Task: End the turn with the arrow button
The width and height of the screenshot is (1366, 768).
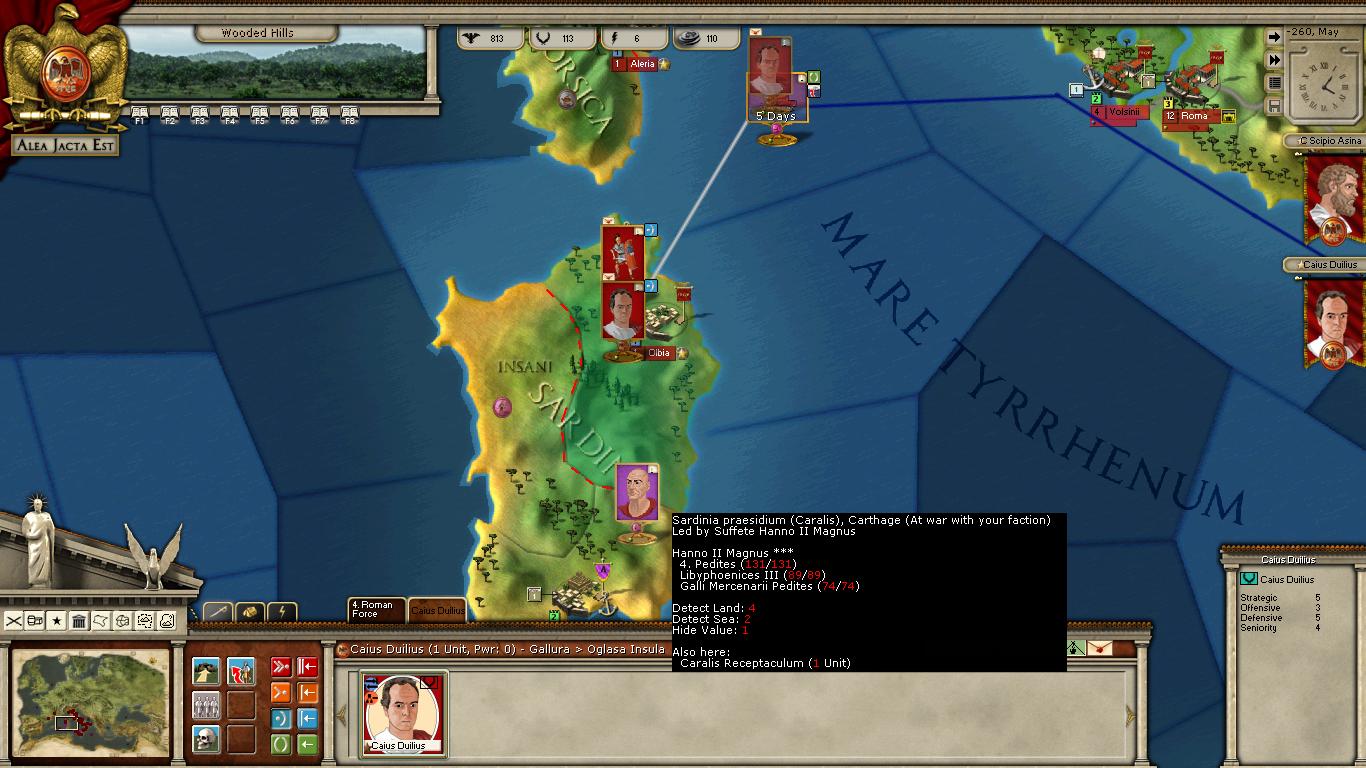Action: [x=1274, y=37]
